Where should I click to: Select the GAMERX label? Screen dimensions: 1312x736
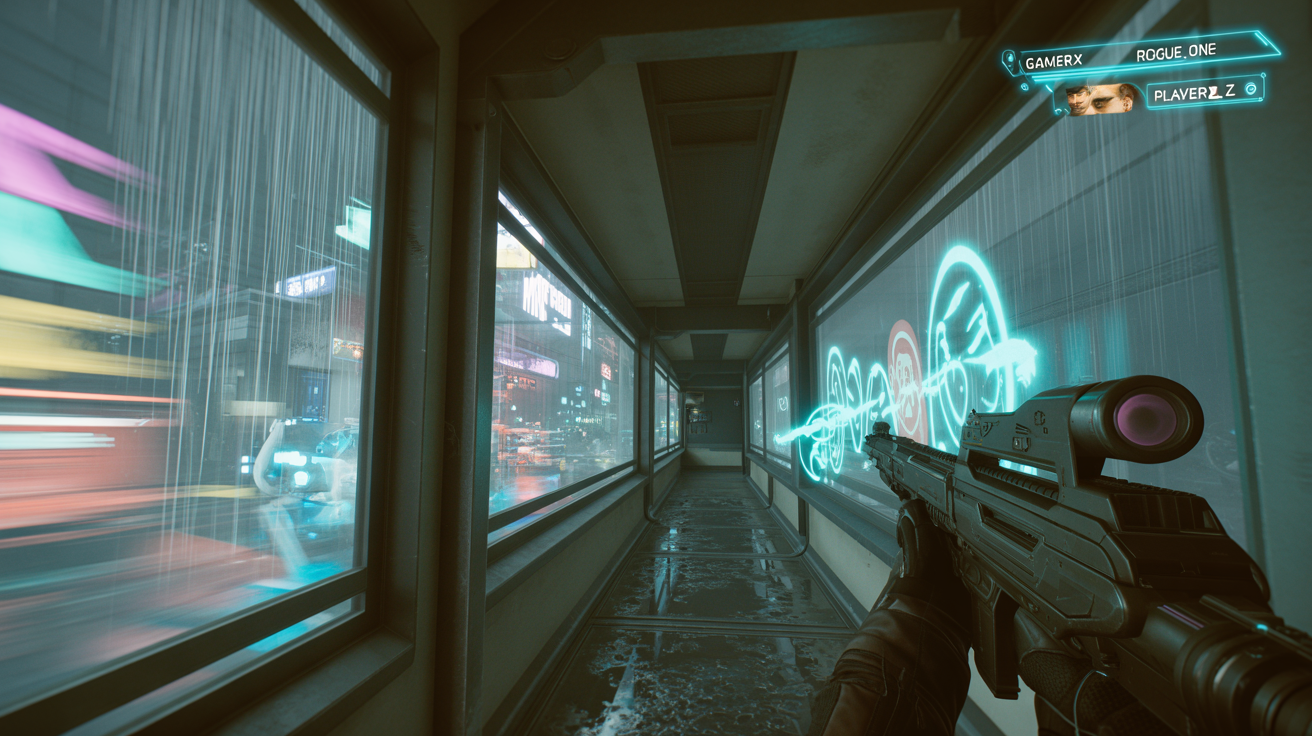tap(1053, 60)
